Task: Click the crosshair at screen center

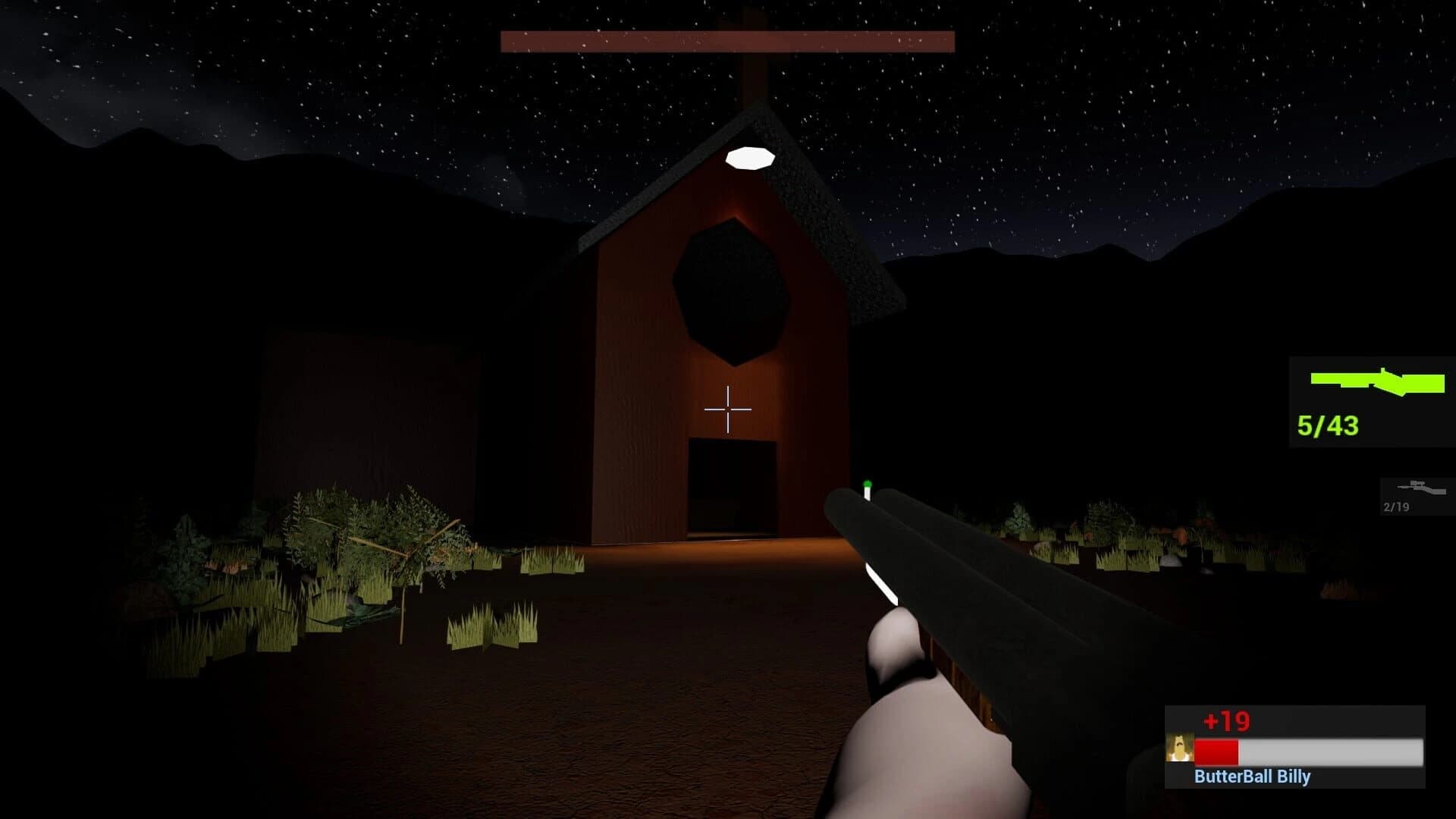Action: [727, 409]
